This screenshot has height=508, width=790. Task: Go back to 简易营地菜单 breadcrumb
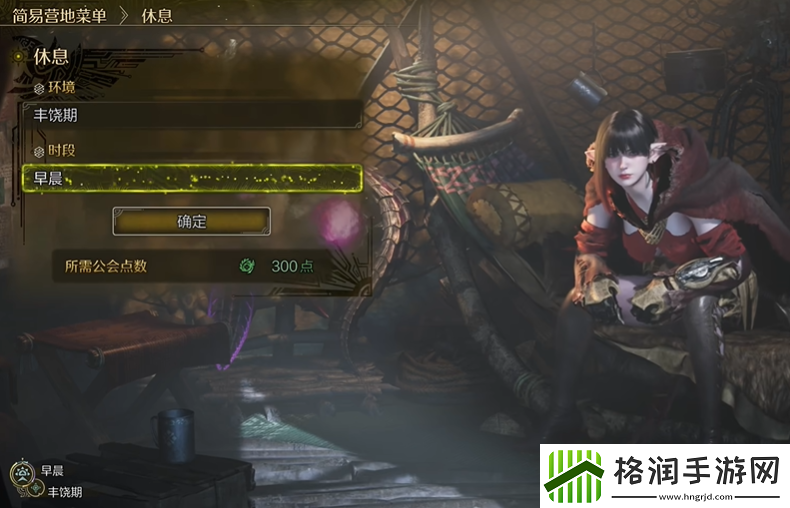point(60,17)
